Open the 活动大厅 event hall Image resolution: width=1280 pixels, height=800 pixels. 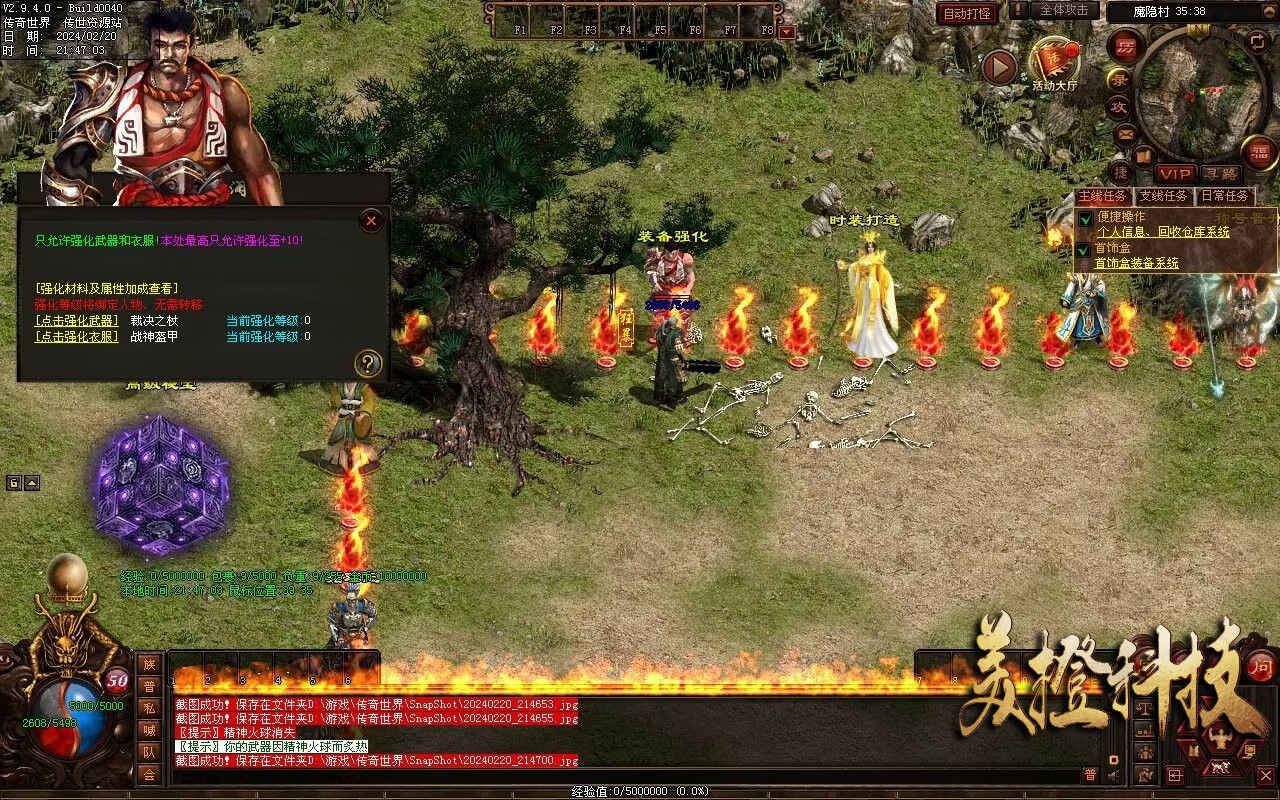(1055, 65)
